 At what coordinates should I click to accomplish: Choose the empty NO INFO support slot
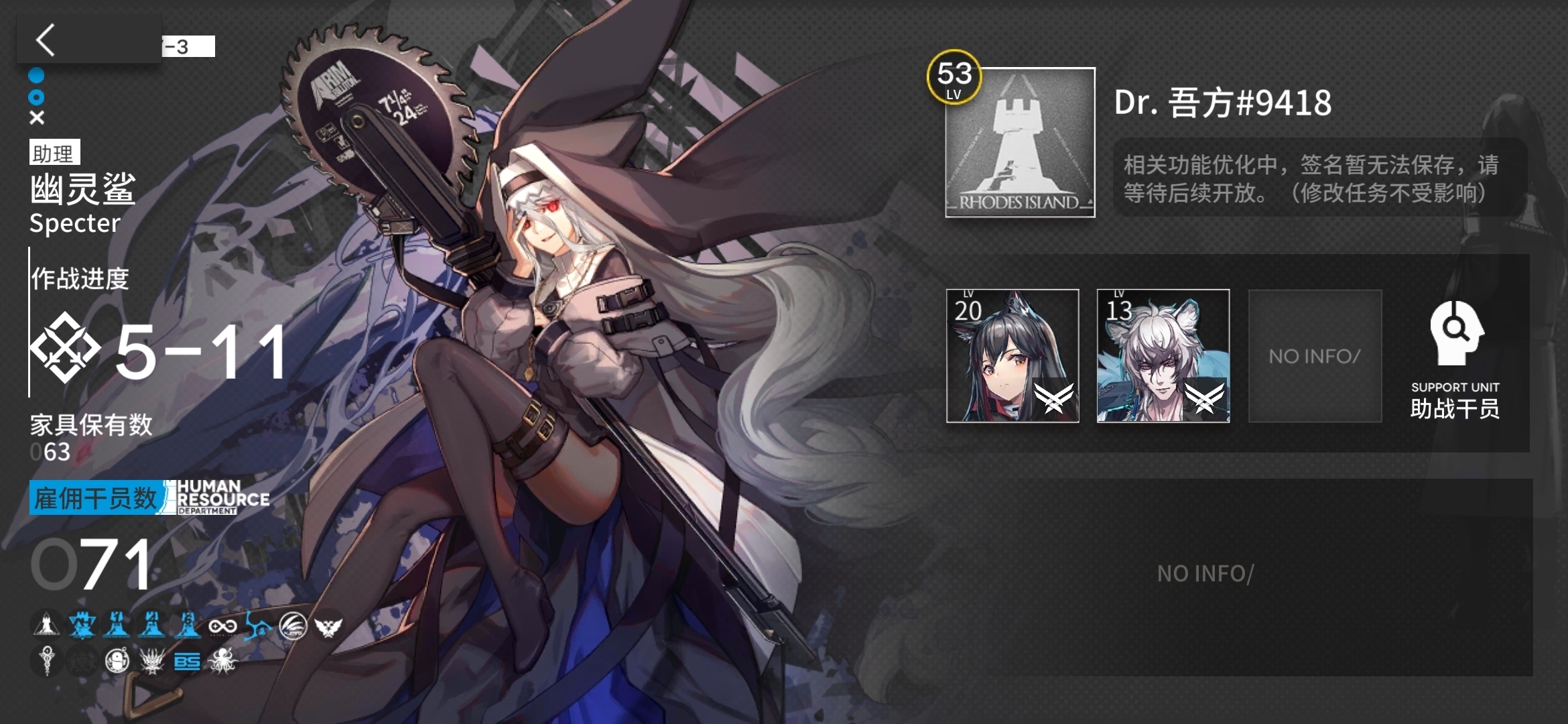point(1315,356)
